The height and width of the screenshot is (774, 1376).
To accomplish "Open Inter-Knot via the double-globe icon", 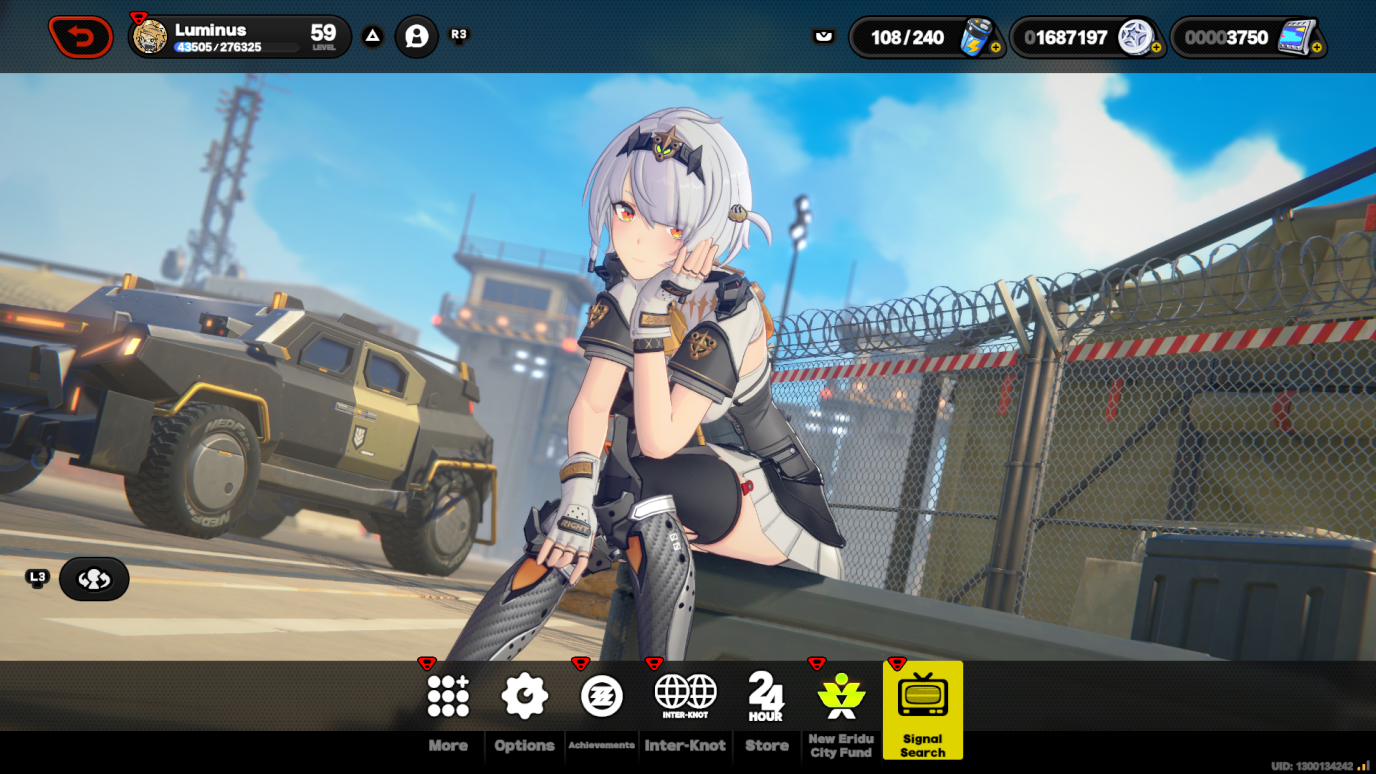I will point(685,691).
